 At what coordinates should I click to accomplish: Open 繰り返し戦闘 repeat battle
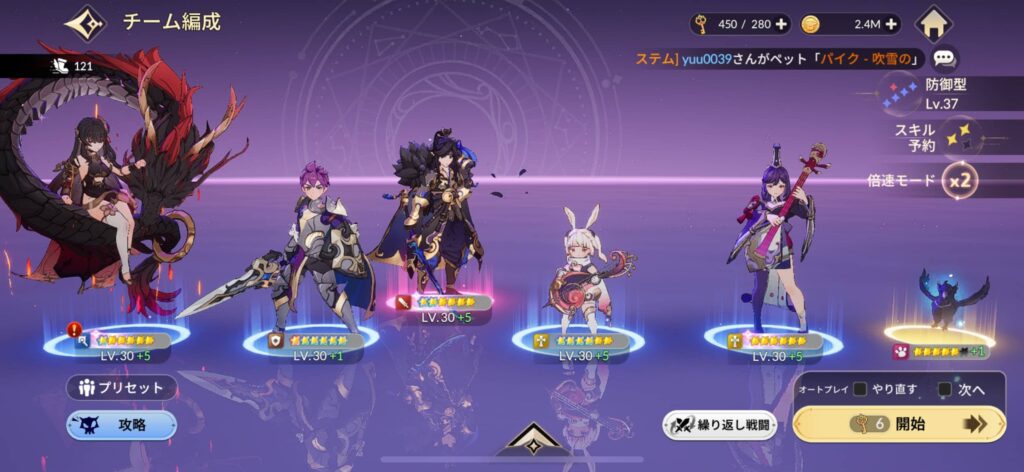[x=720, y=425]
